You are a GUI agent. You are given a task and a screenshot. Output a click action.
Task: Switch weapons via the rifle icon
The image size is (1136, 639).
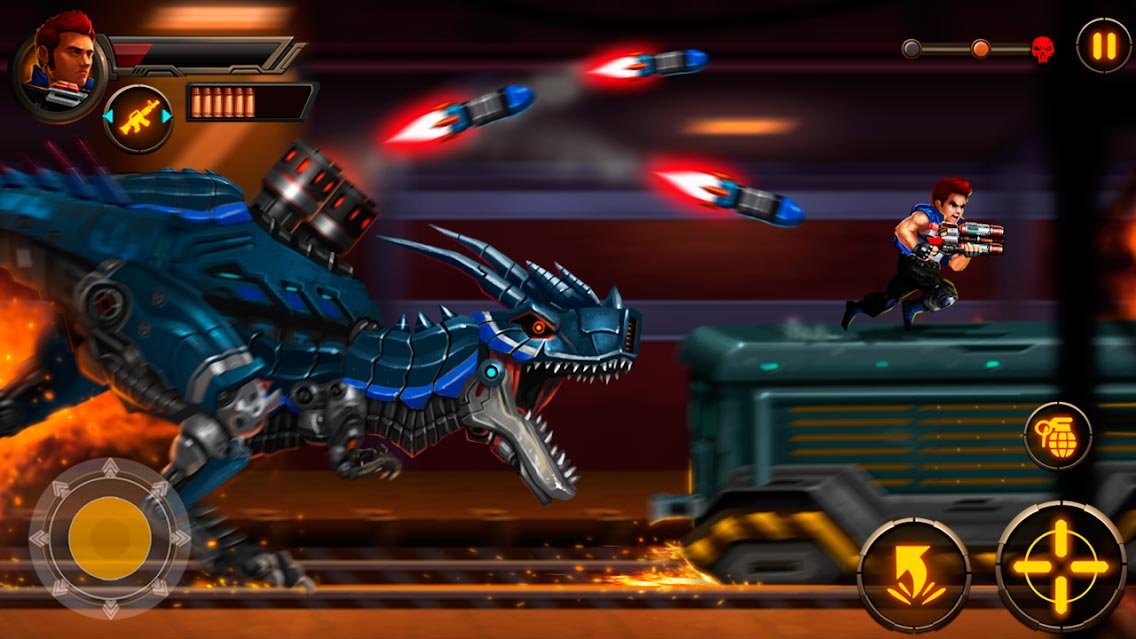[x=138, y=118]
